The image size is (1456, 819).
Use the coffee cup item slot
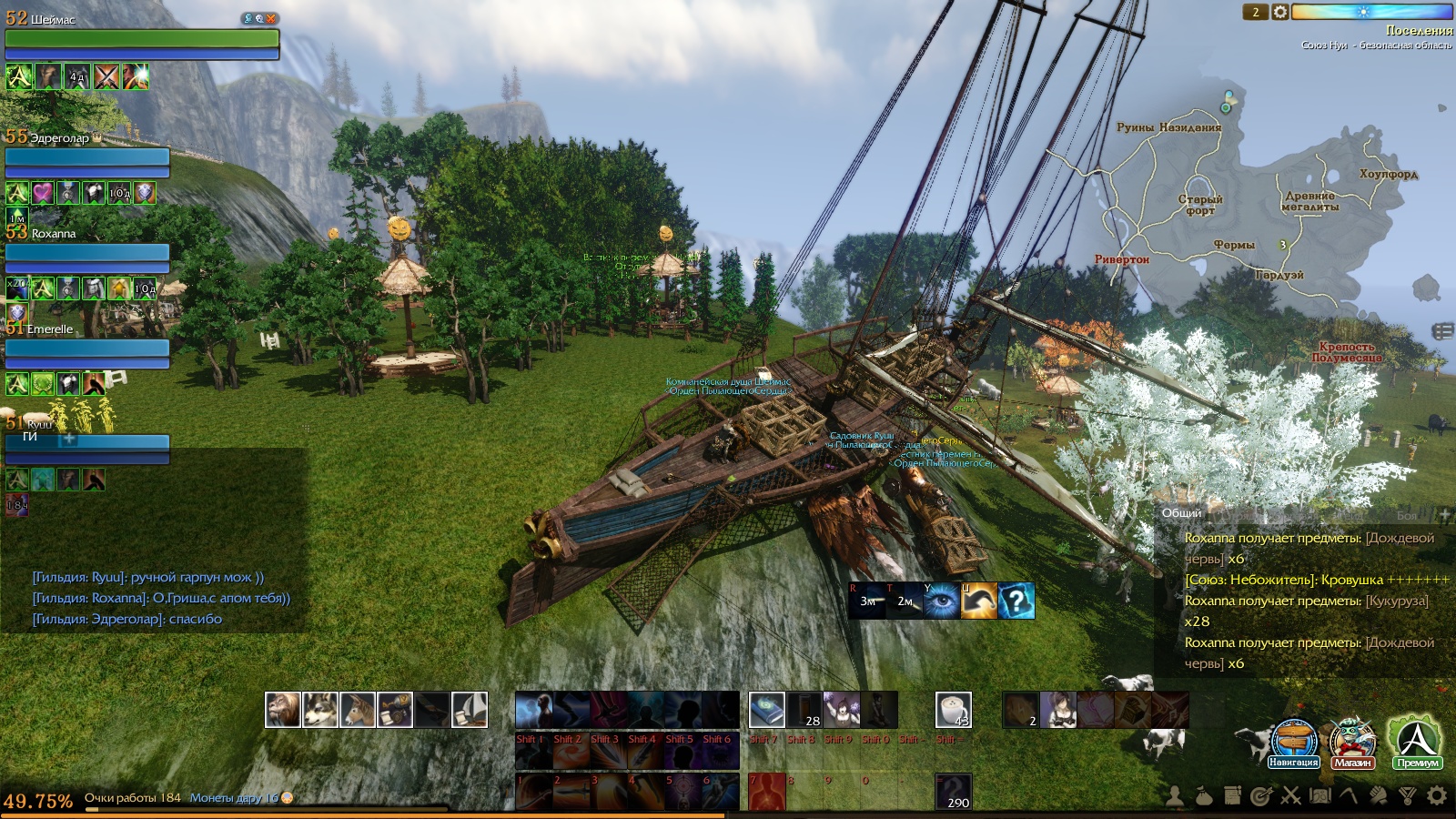pyautogui.click(x=953, y=710)
